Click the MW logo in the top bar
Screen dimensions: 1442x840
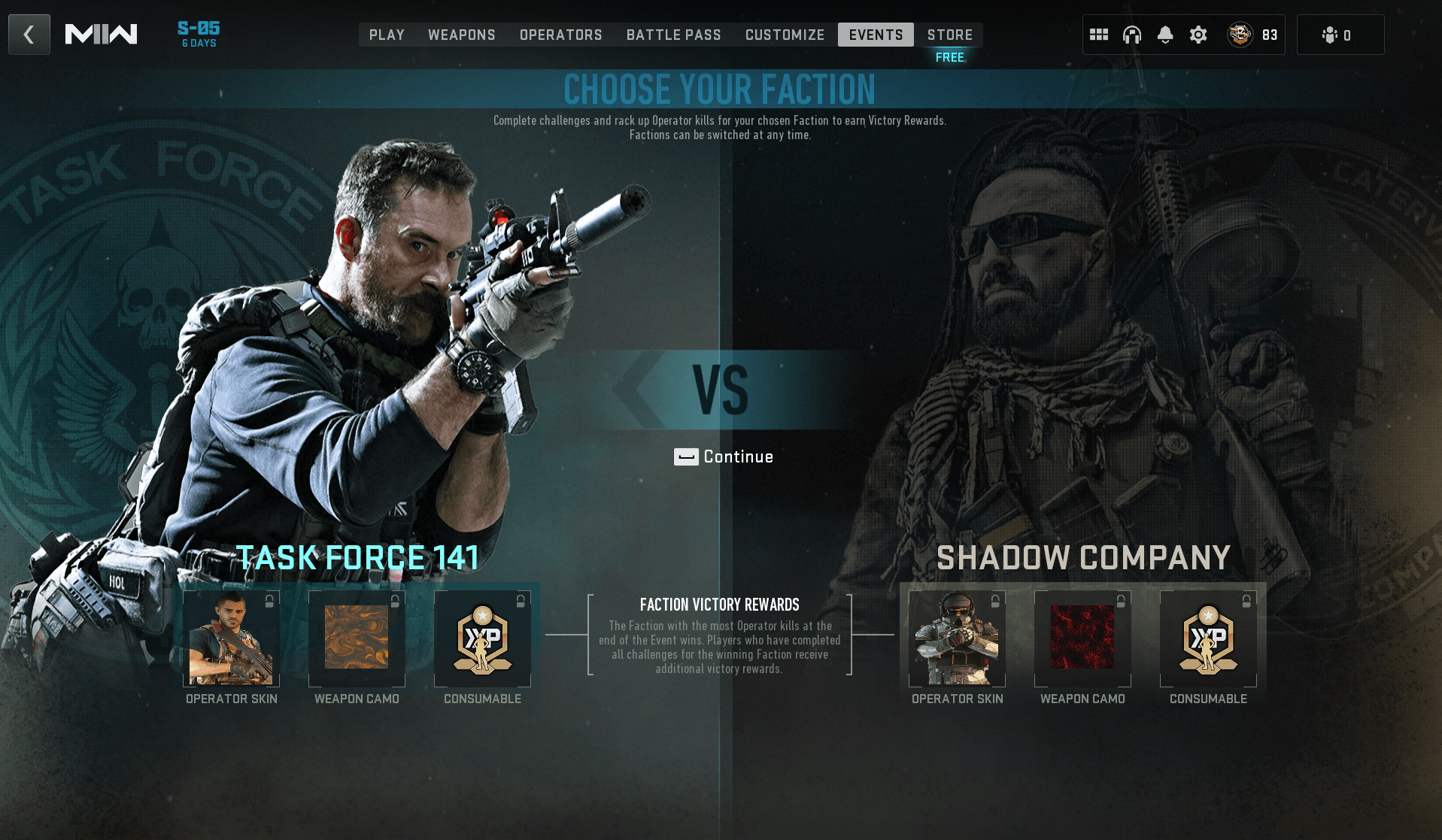tap(103, 33)
